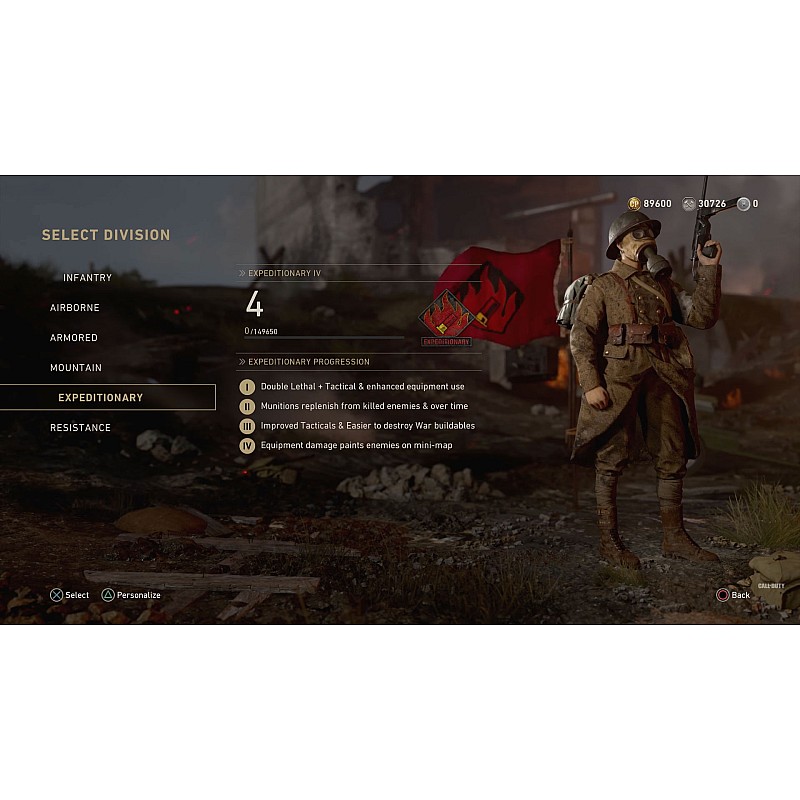Viewport: 800px width, 800px height.
Task: Choose the Resistance division
Action: [x=81, y=428]
